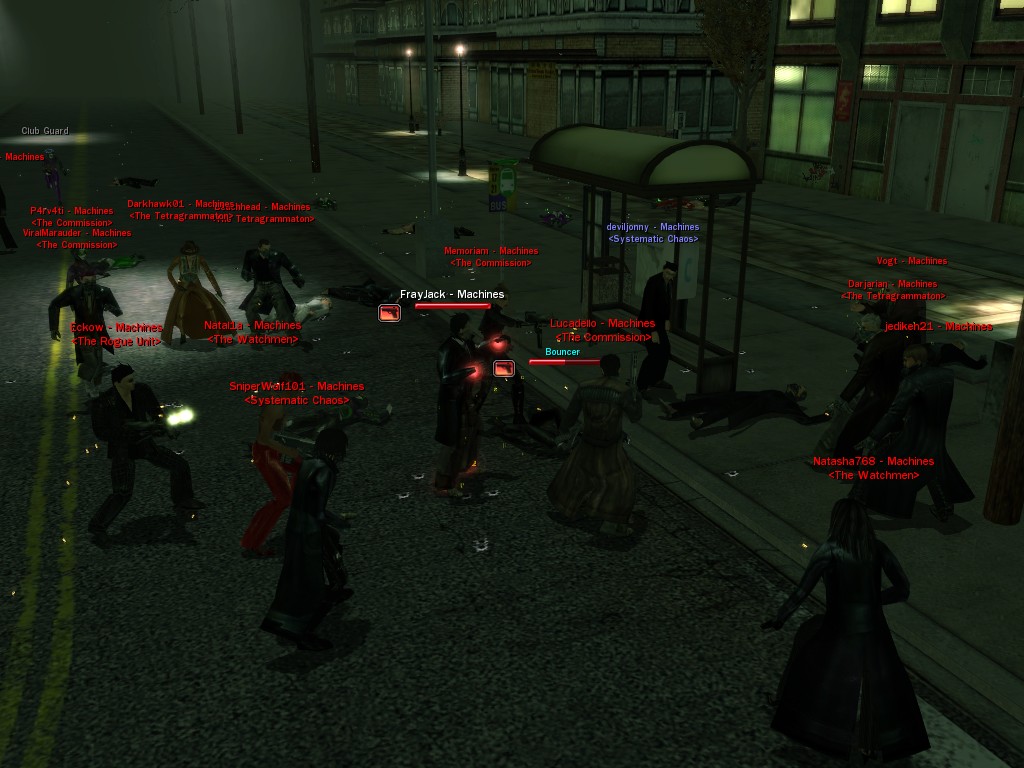Select the FrayJack - Machines nameplate
The height and width of the screenshot is (768, 1024).
point(452,295)
